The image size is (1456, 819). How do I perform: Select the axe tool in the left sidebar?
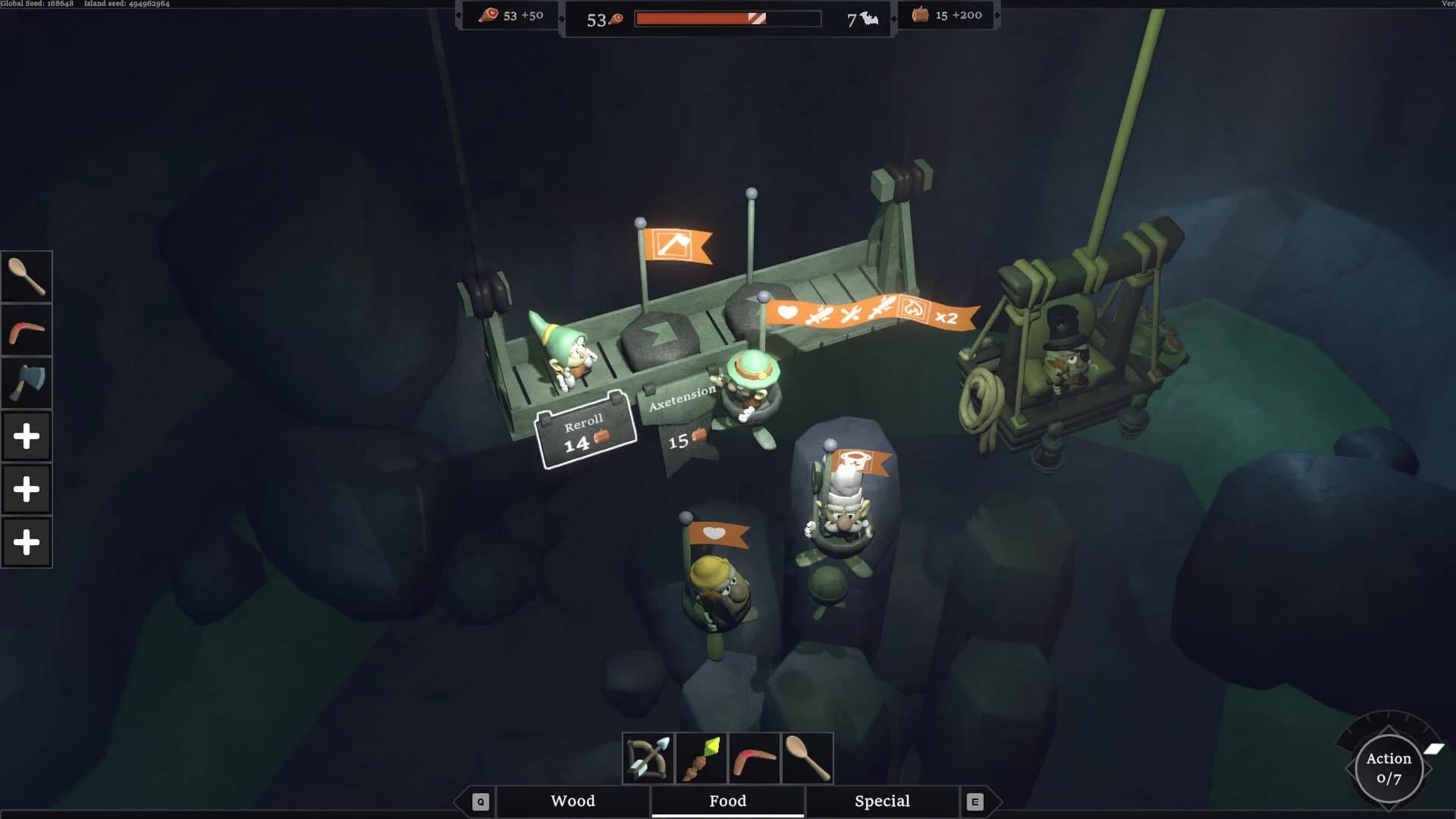(x=27, y=382)
